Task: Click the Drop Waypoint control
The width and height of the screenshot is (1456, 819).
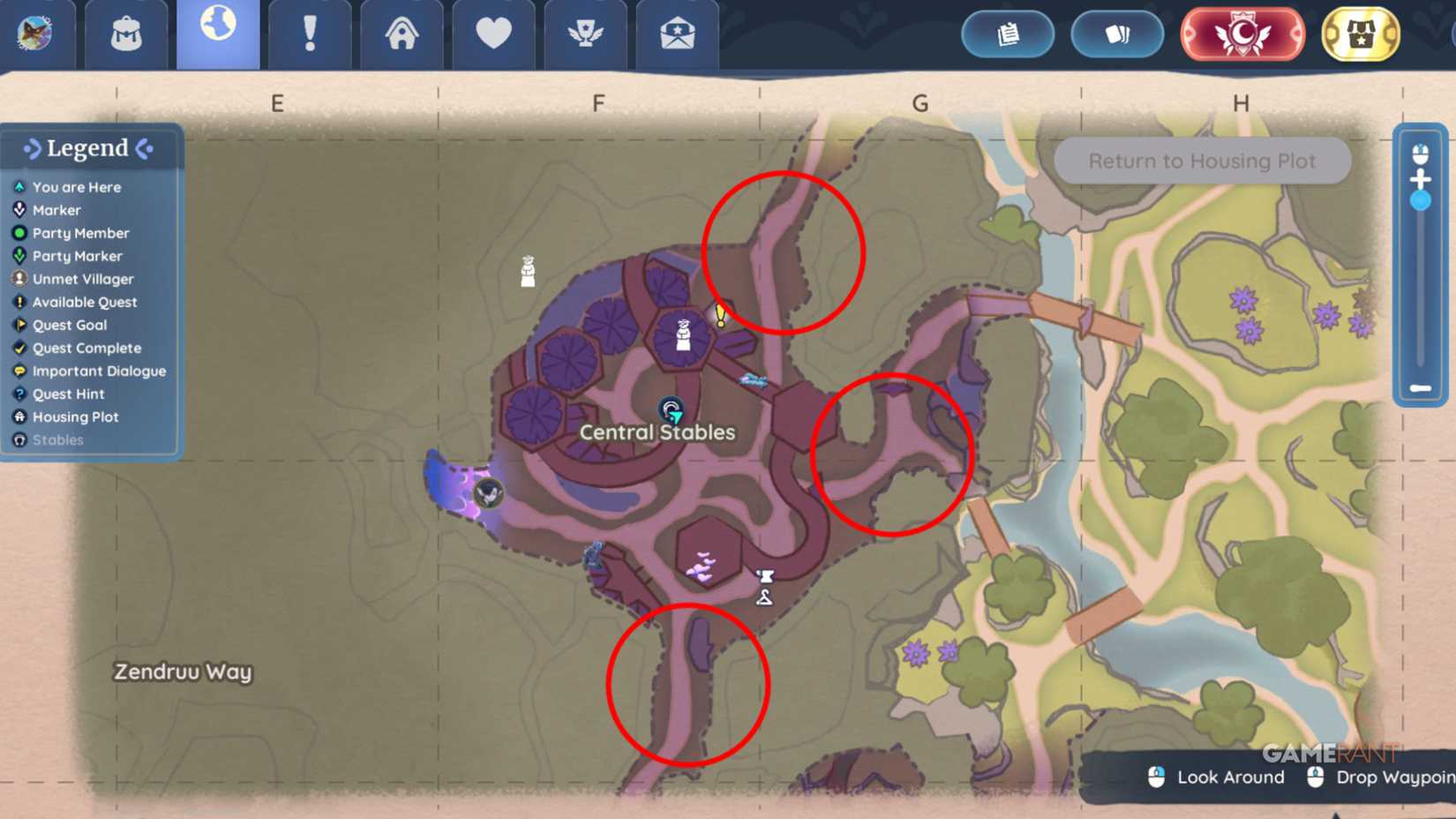Action: 1314,778
